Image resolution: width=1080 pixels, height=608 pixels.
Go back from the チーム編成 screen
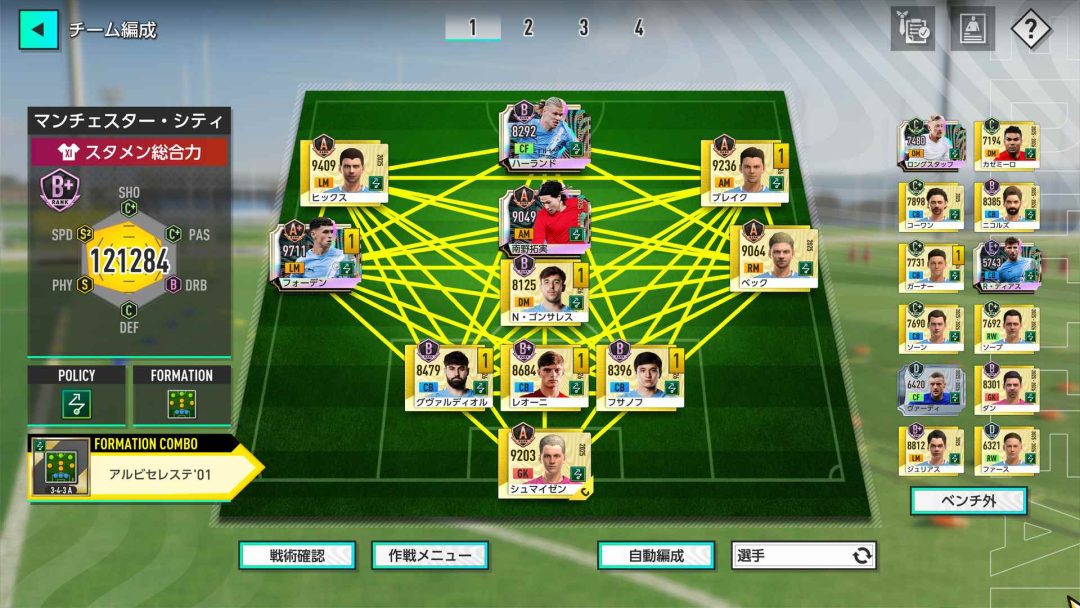(x=38, y=29)
